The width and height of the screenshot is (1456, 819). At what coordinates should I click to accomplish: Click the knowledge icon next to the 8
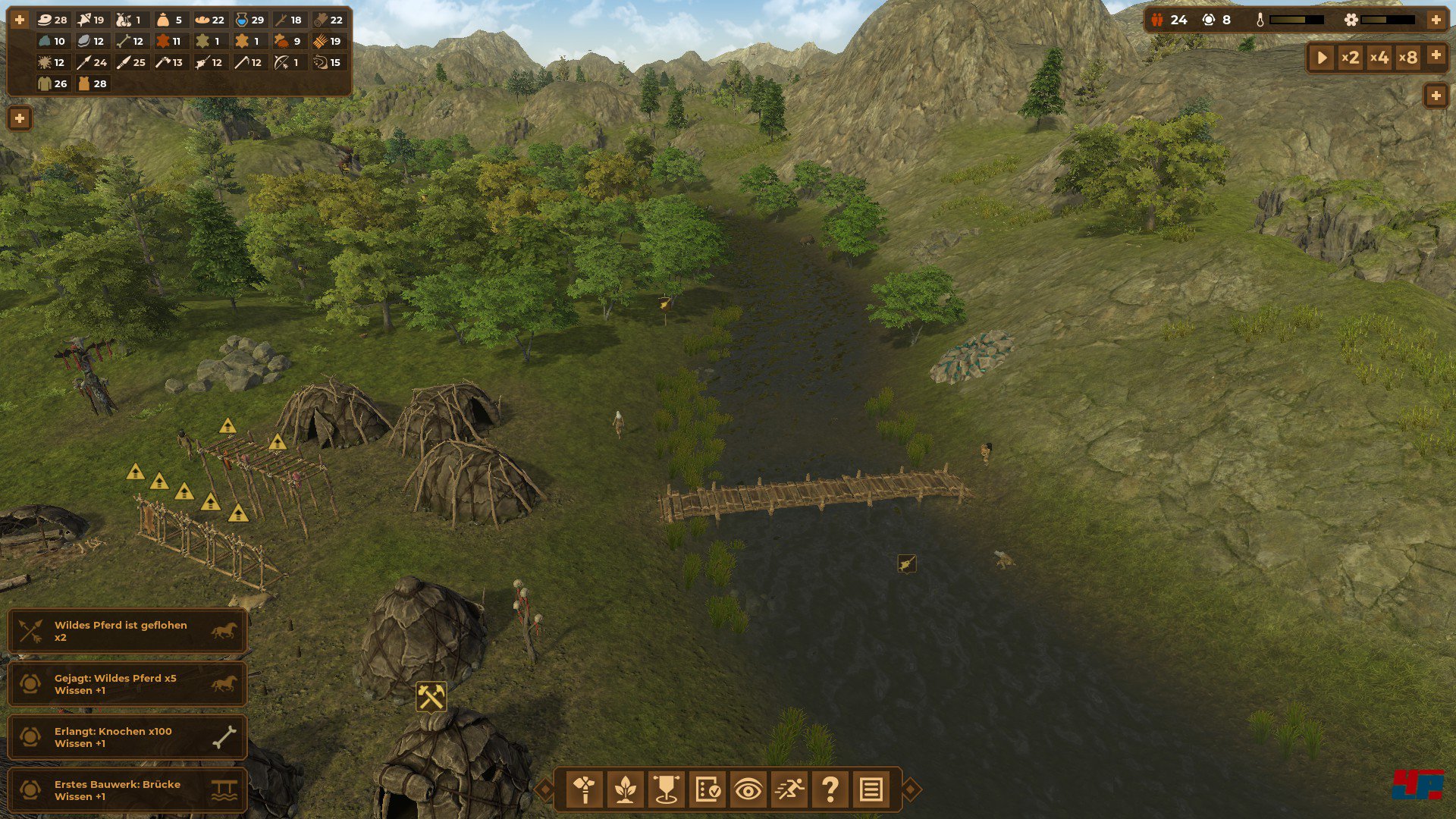click(1209, 20)
